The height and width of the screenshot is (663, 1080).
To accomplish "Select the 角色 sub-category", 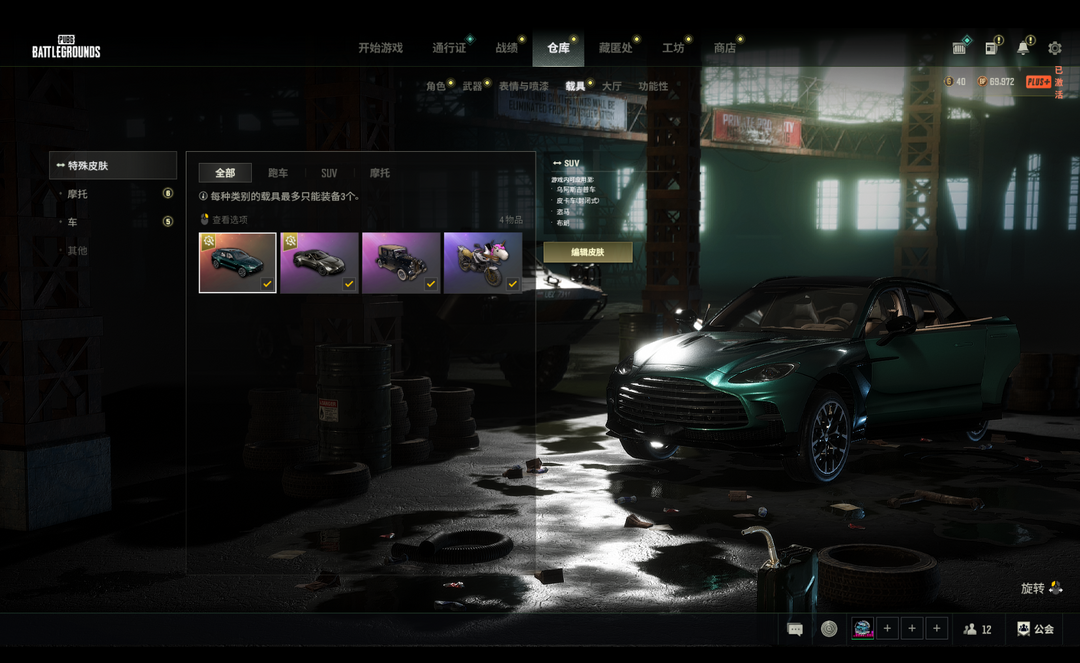I will 436,87.
